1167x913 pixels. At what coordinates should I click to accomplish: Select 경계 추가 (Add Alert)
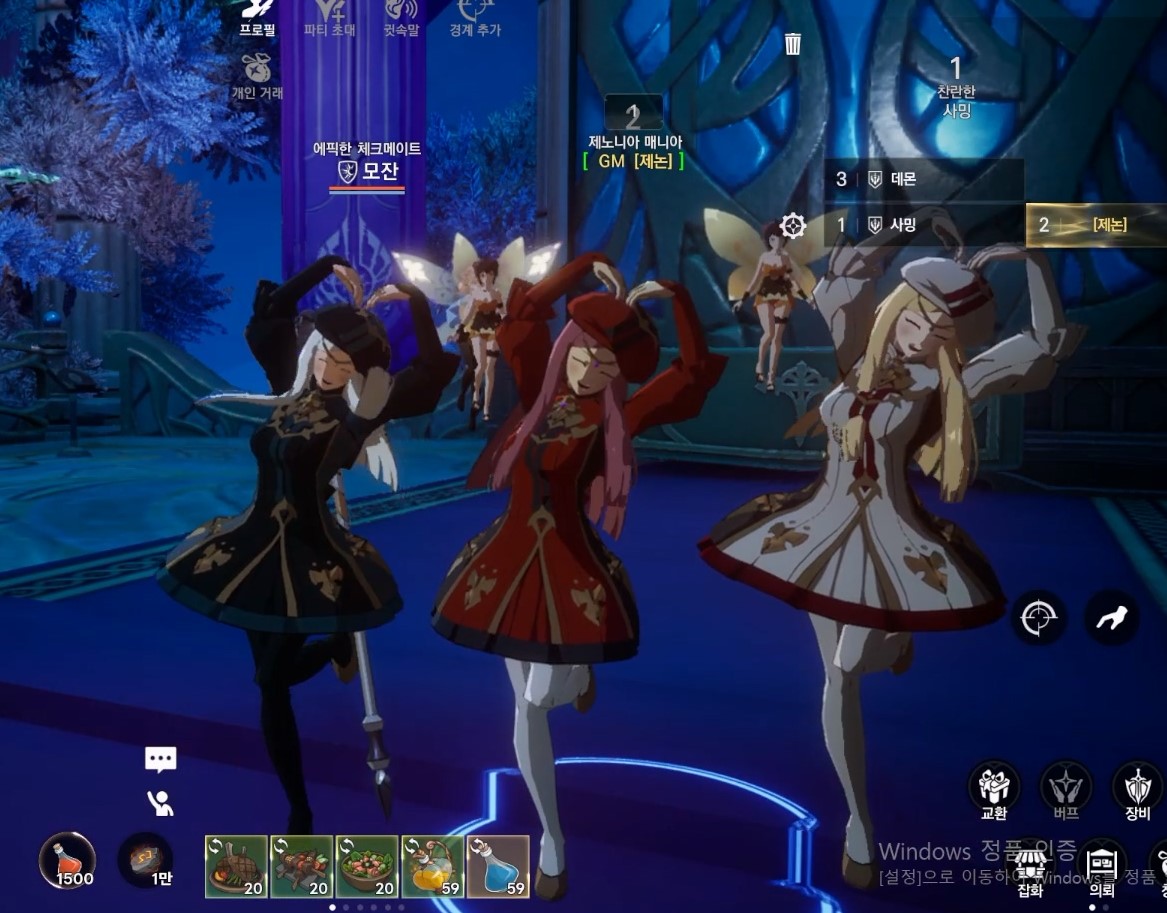[x=474, y=18]
